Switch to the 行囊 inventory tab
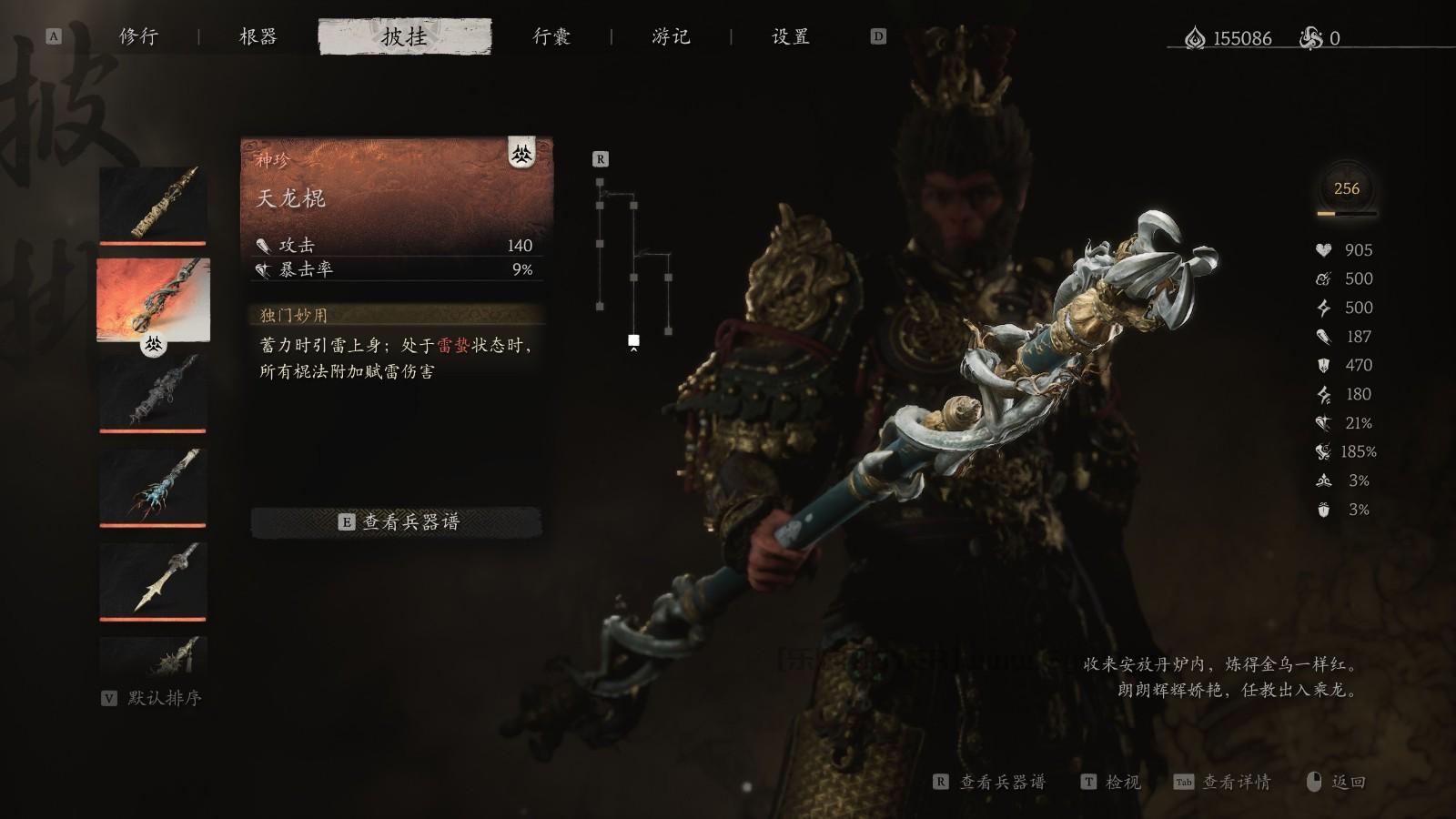Image resolution: width=1456 pixels, height=819 pixels. 552,37
